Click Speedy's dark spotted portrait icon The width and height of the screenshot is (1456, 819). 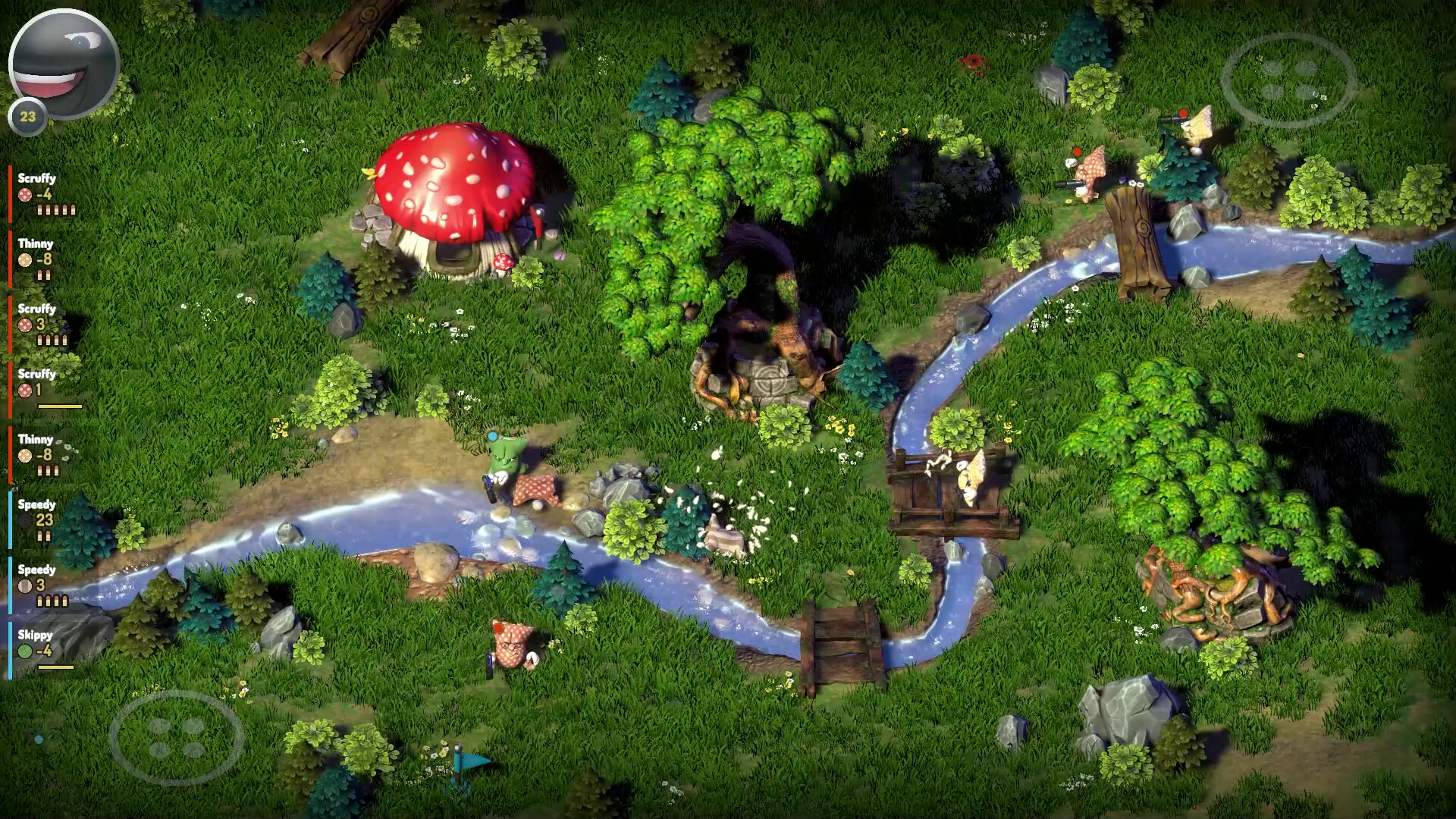point(23,520)
